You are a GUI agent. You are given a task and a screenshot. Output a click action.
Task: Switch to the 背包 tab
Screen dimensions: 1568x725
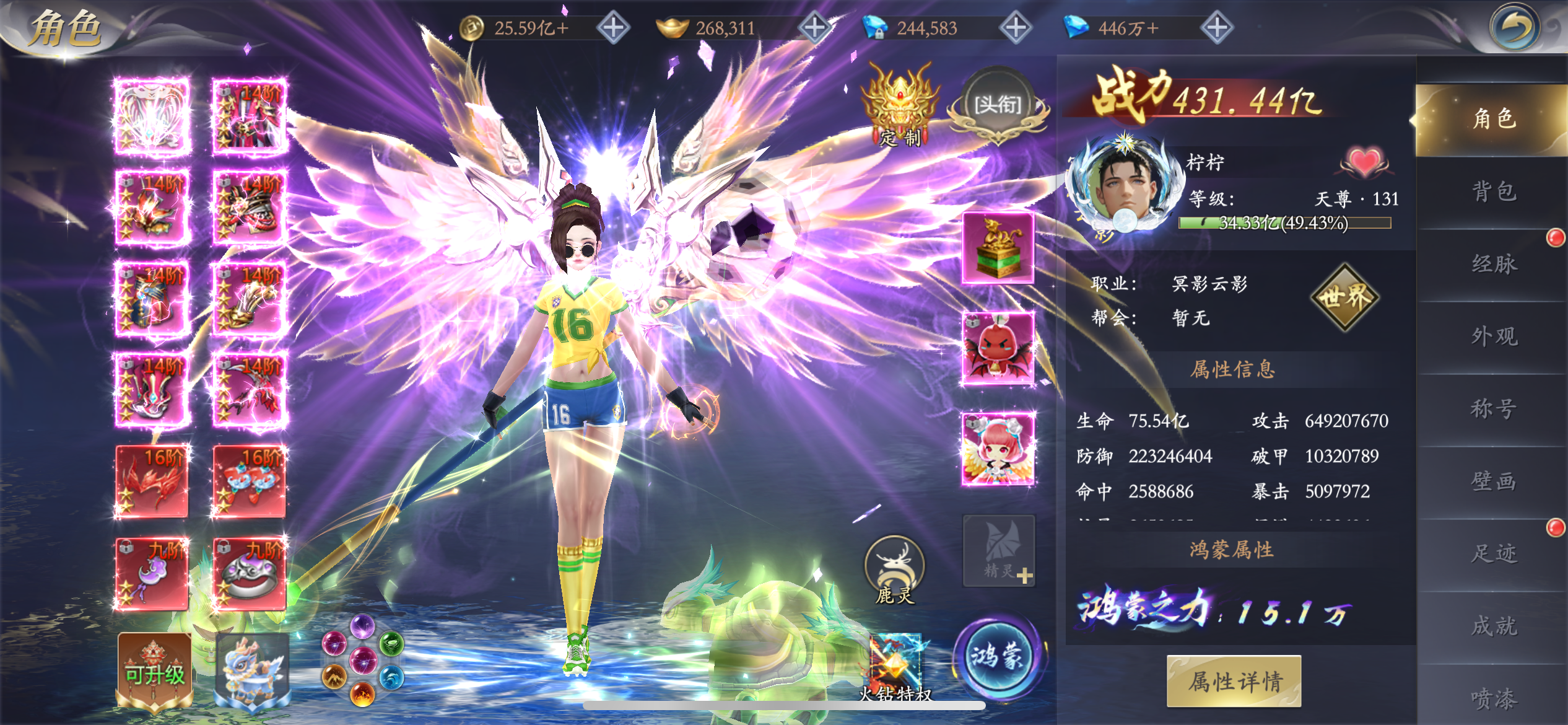1493,191
